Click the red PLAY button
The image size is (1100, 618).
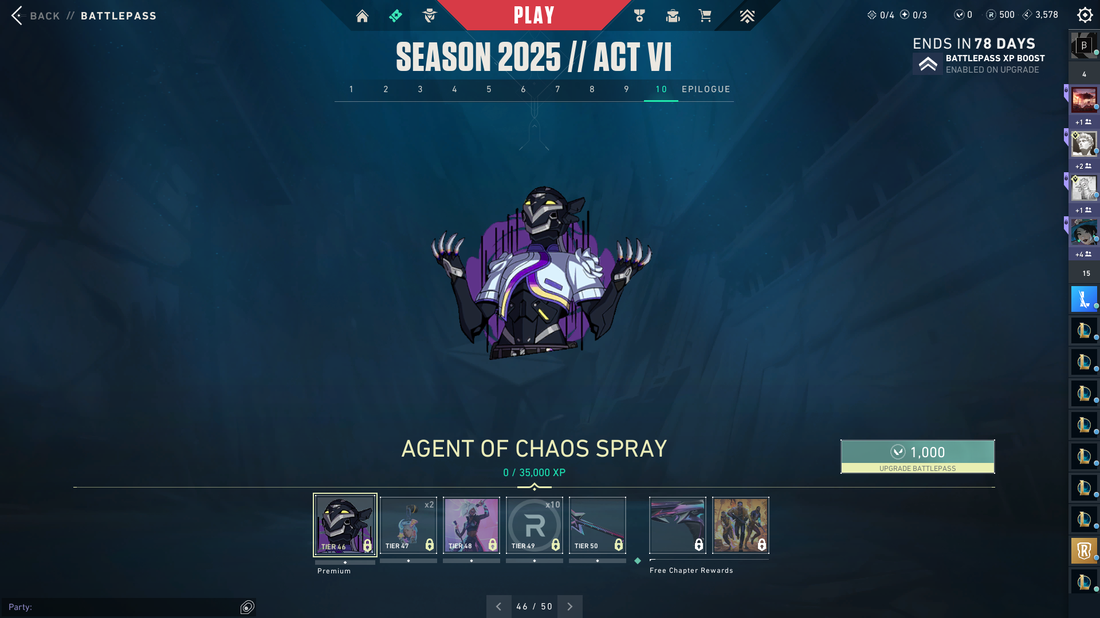[534, 15]
